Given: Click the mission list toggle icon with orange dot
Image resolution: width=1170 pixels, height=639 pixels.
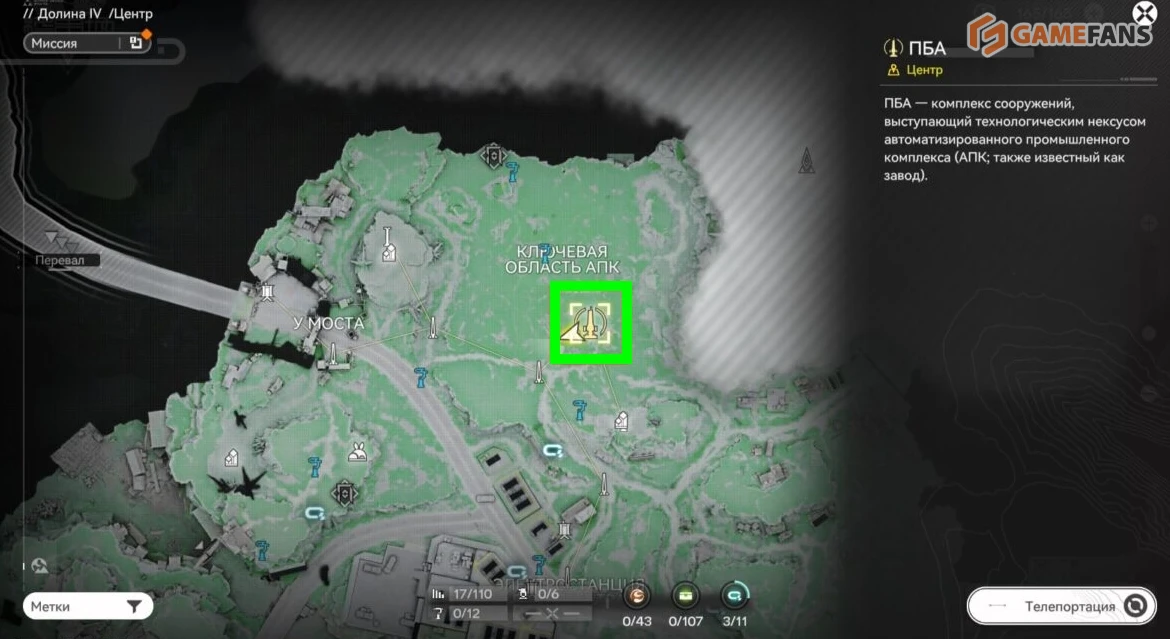Looking at the screenshot, I should [136, 43].
